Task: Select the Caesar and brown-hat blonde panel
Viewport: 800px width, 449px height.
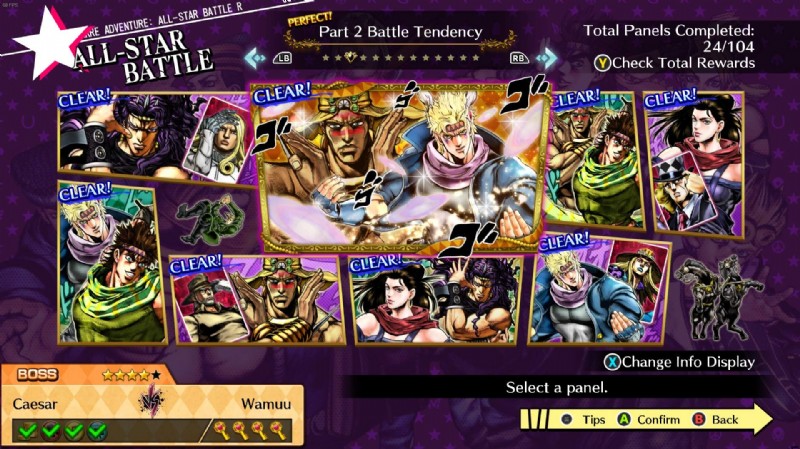Action: tap(600, 290)
